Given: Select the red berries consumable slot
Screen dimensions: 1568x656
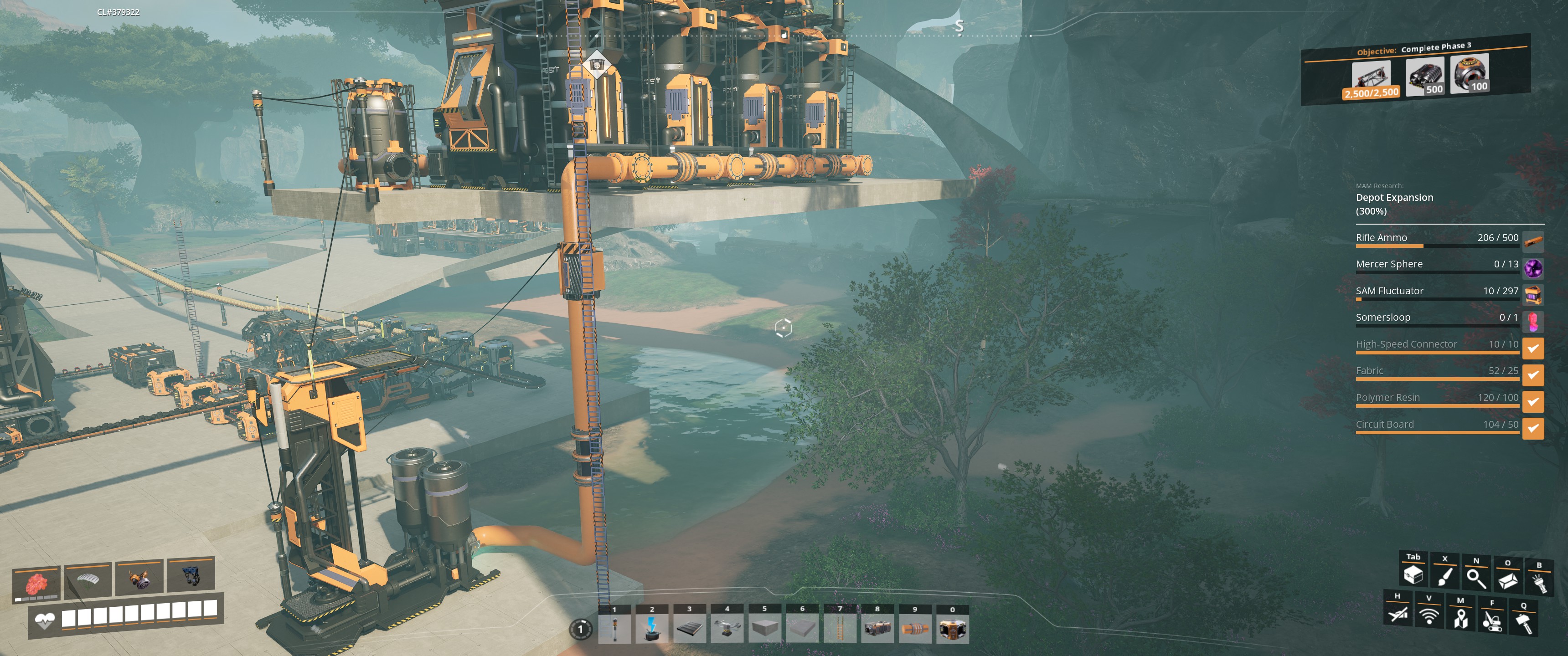Looking at the screenshot, I should (x=36, y=584).
